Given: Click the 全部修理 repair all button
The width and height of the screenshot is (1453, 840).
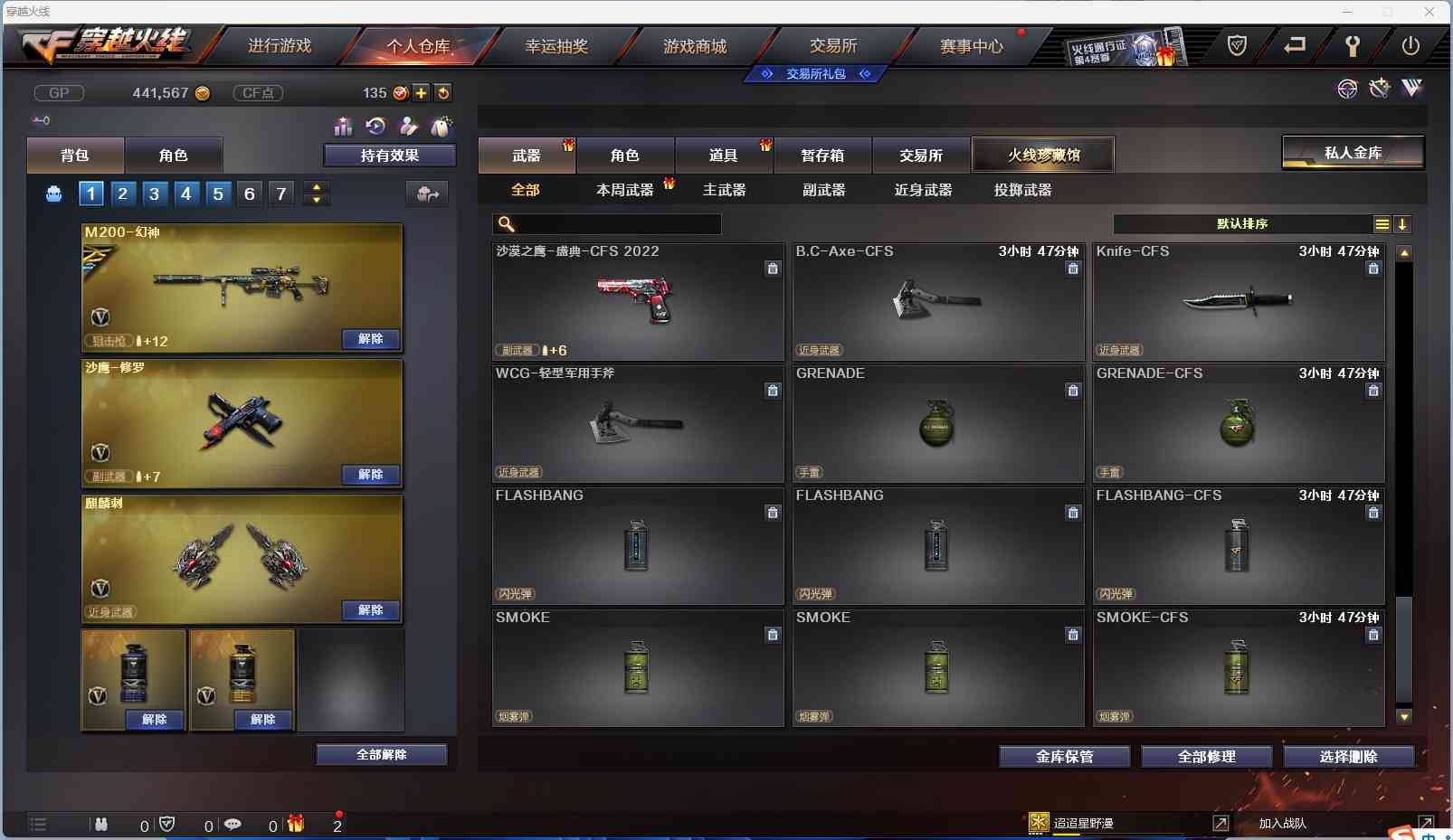Looking at the screenshot, I should (x=1208, y=757).
